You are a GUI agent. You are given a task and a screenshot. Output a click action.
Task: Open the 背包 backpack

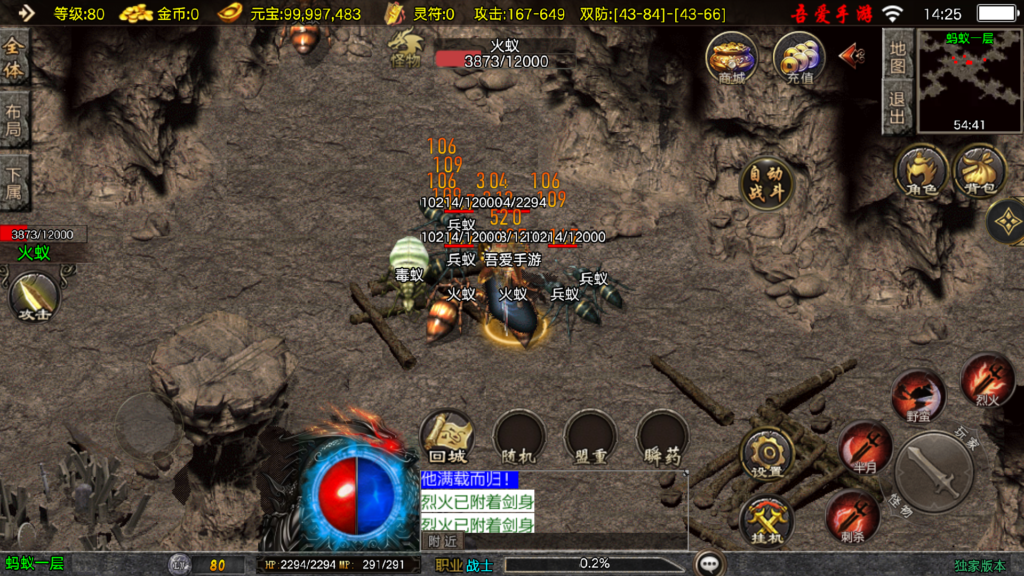[x=980, y=170]
